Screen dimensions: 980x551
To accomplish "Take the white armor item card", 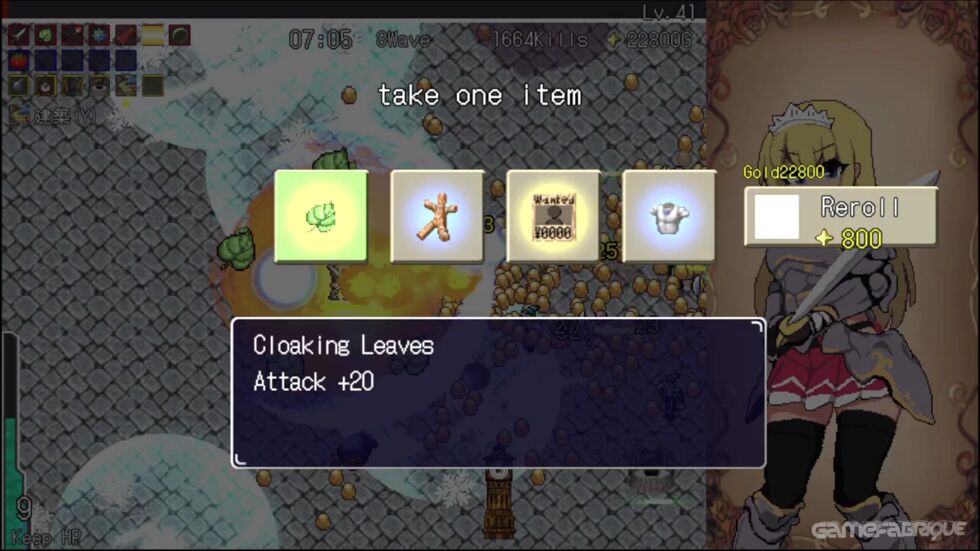I will tap(669, 216).
